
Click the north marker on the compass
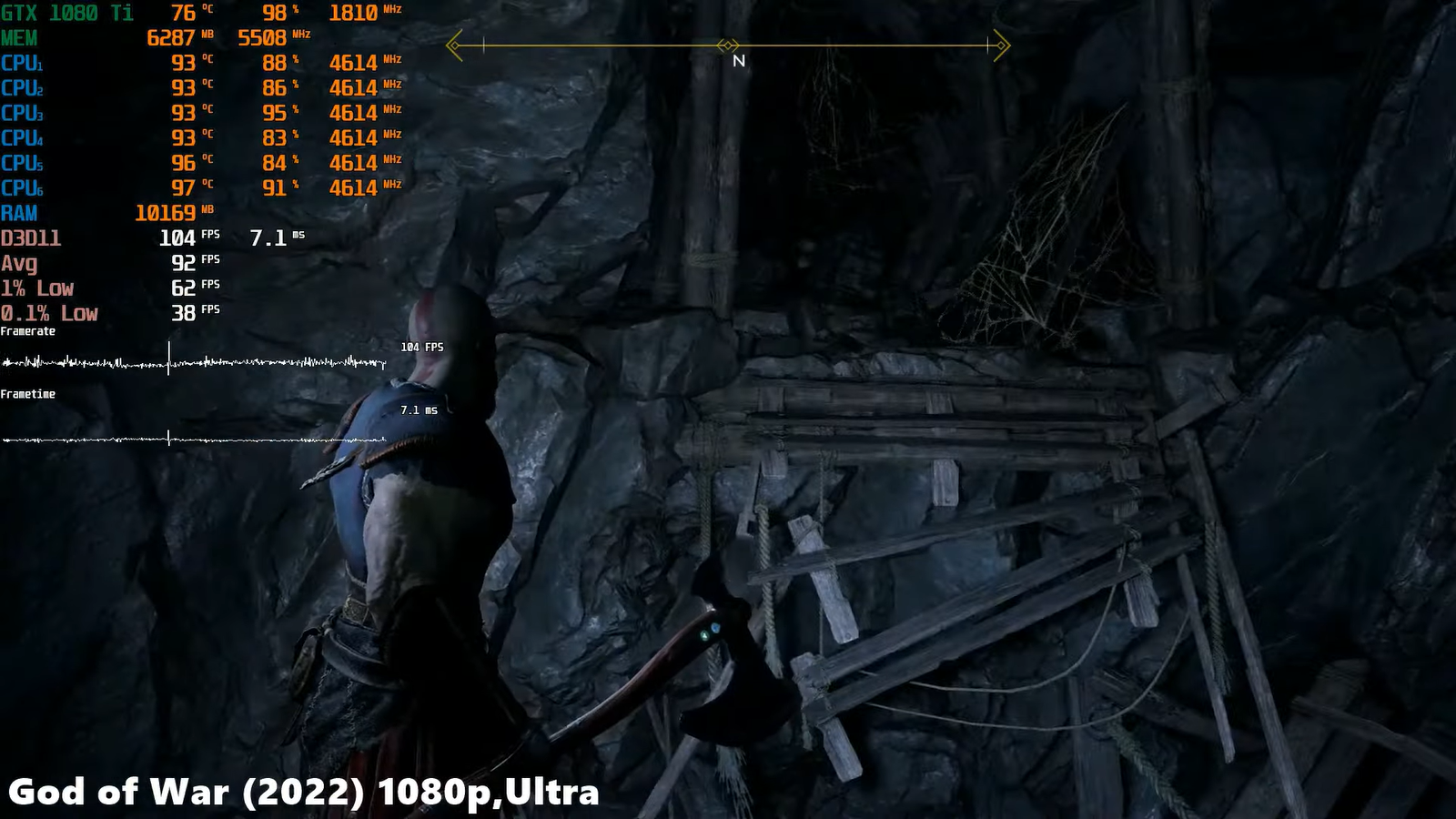(x=739, y=61)
